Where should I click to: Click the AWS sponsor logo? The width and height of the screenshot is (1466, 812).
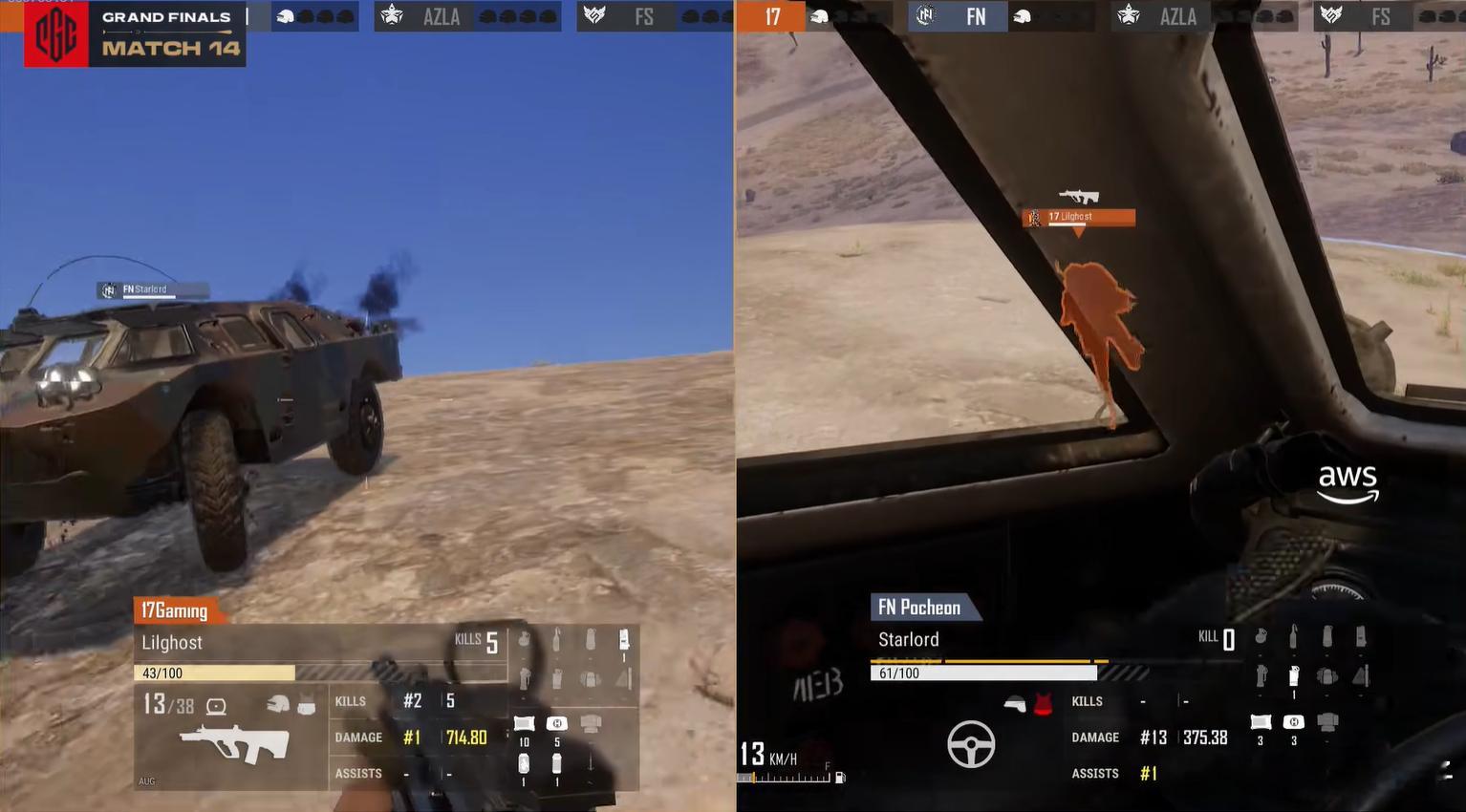click(x=1347, y=481)
